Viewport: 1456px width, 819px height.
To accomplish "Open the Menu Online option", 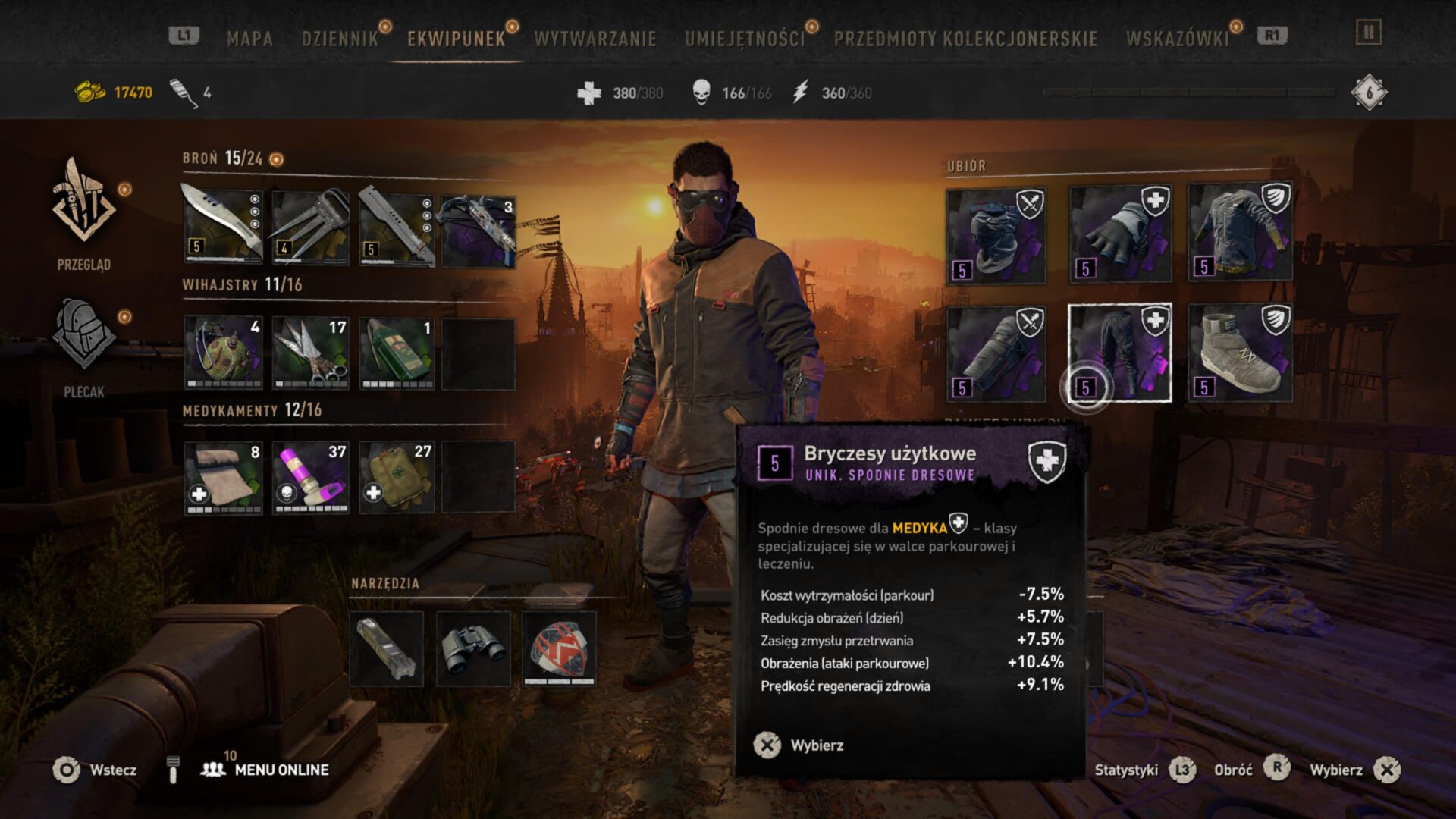I will tap(281, 770).
